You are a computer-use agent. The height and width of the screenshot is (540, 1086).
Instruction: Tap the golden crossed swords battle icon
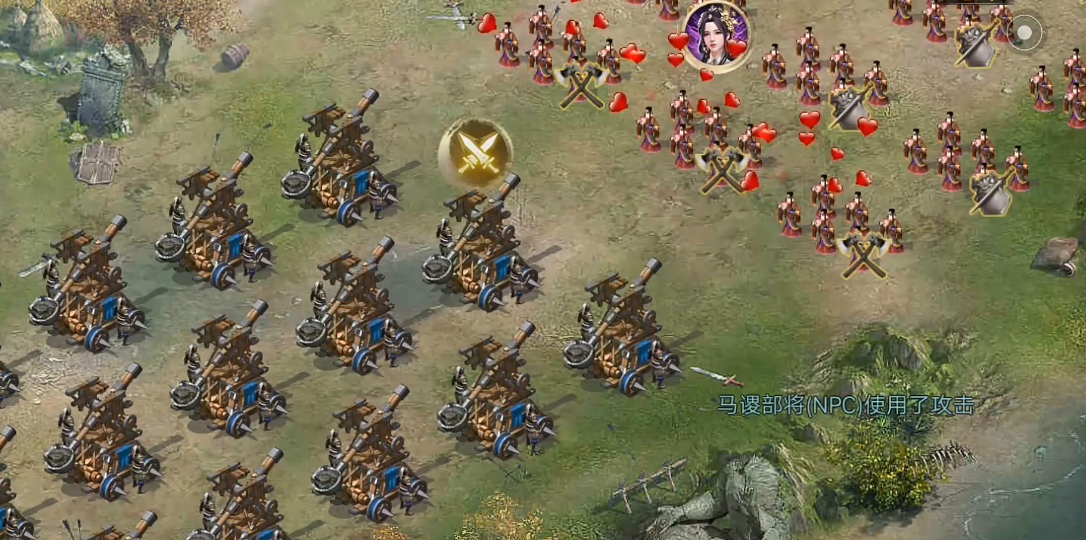point(475,153)
